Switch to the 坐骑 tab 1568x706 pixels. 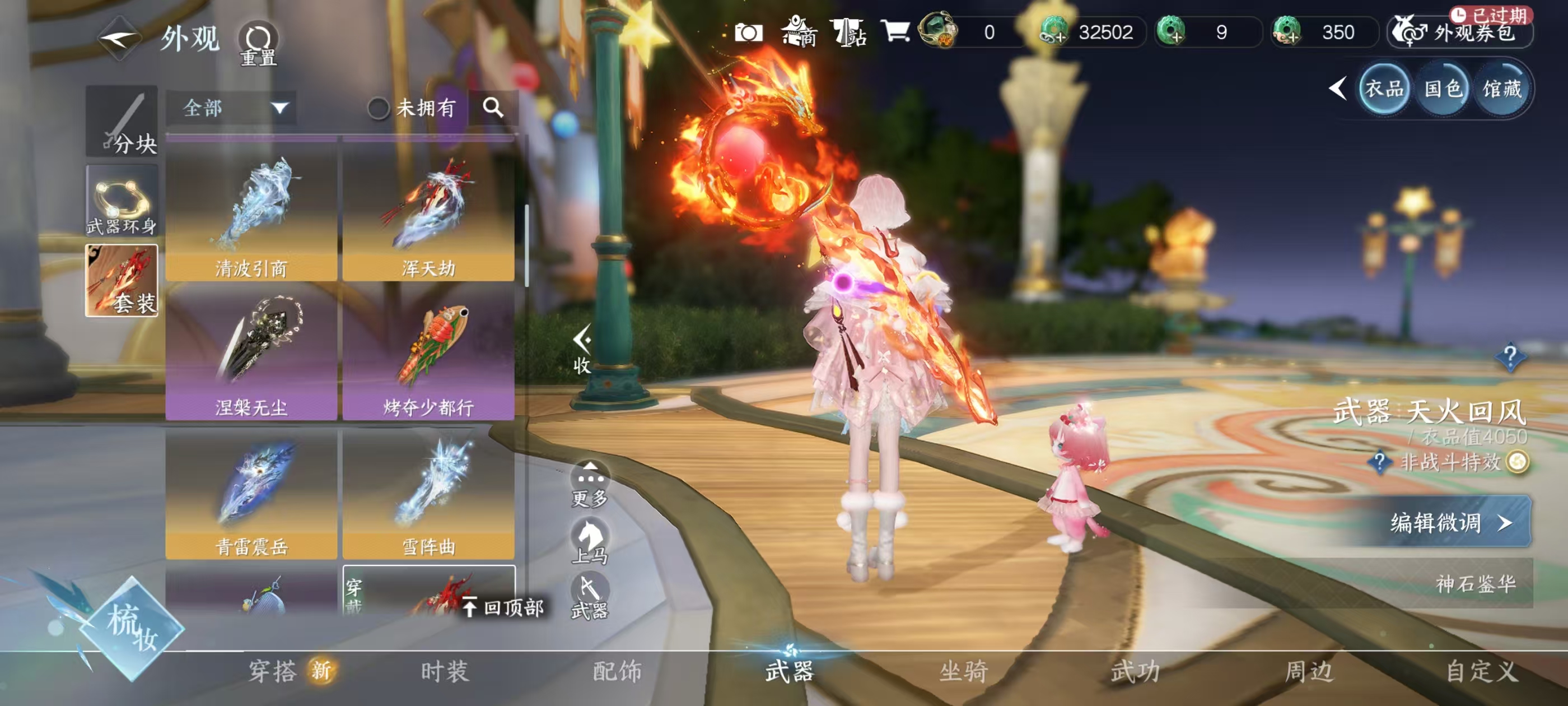963,671
